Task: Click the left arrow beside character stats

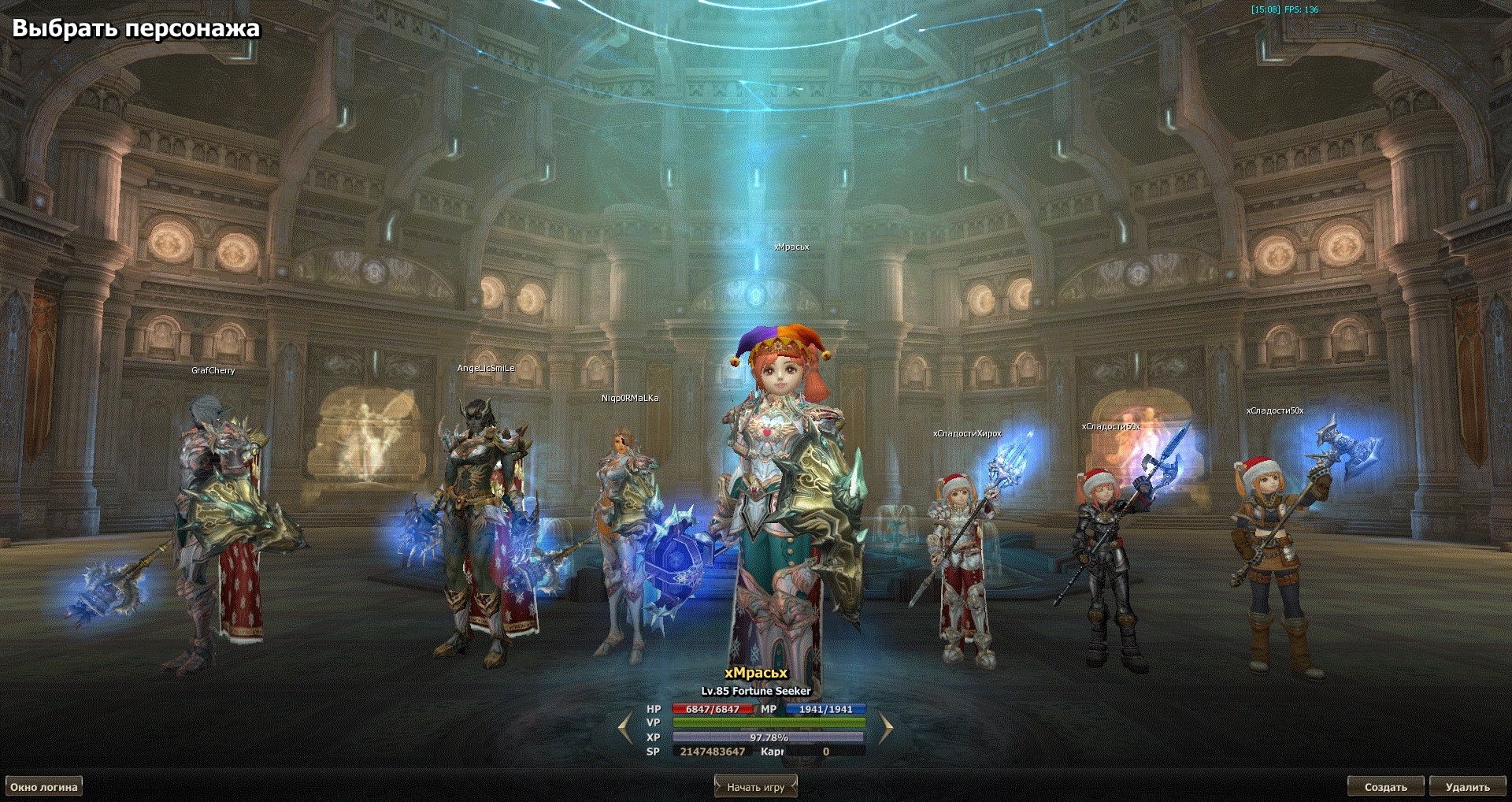Action: [x=625, y=729]
